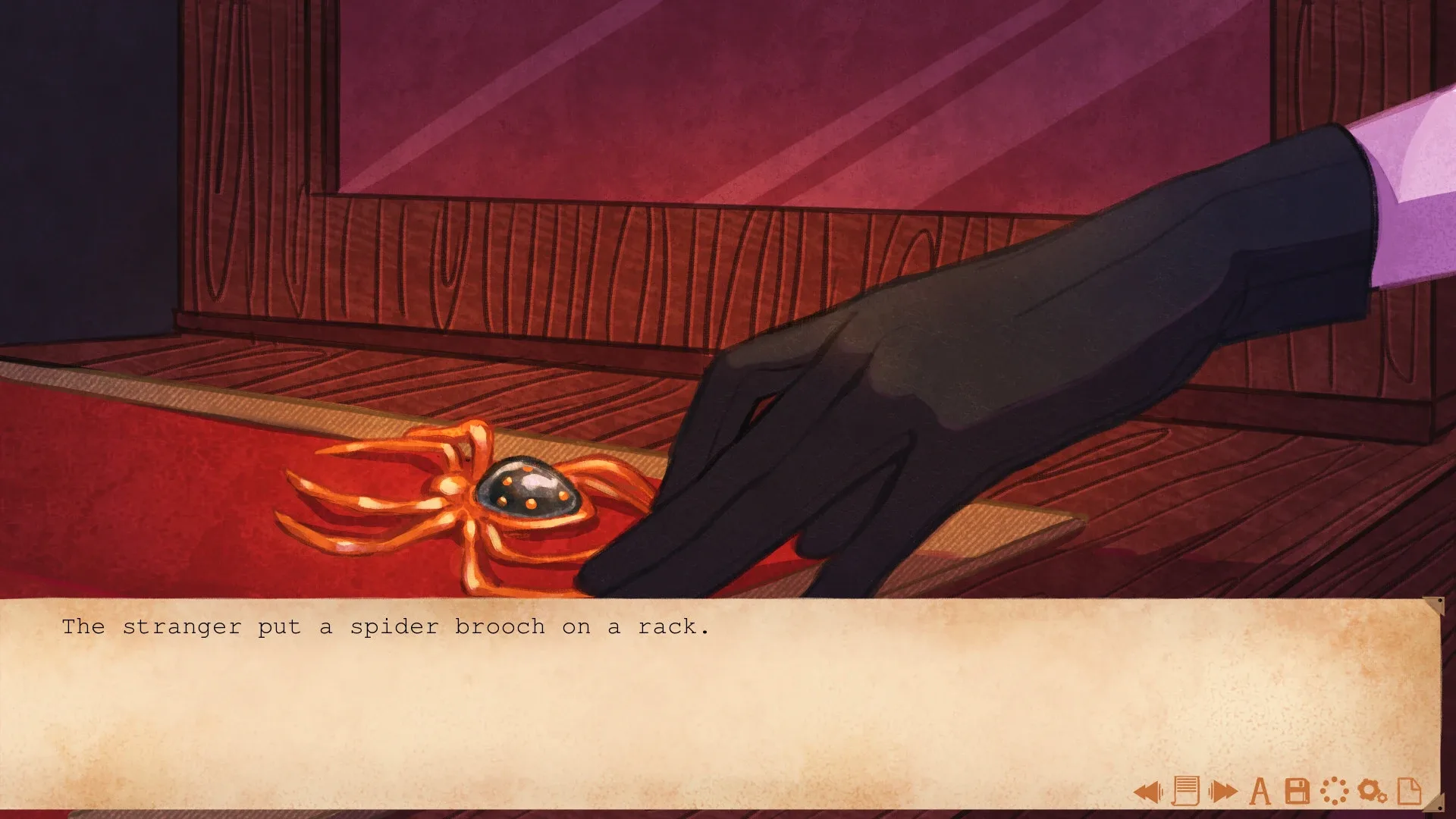
Task: Hide the textbox with the page icon
Action: [x=1409, y=790]
